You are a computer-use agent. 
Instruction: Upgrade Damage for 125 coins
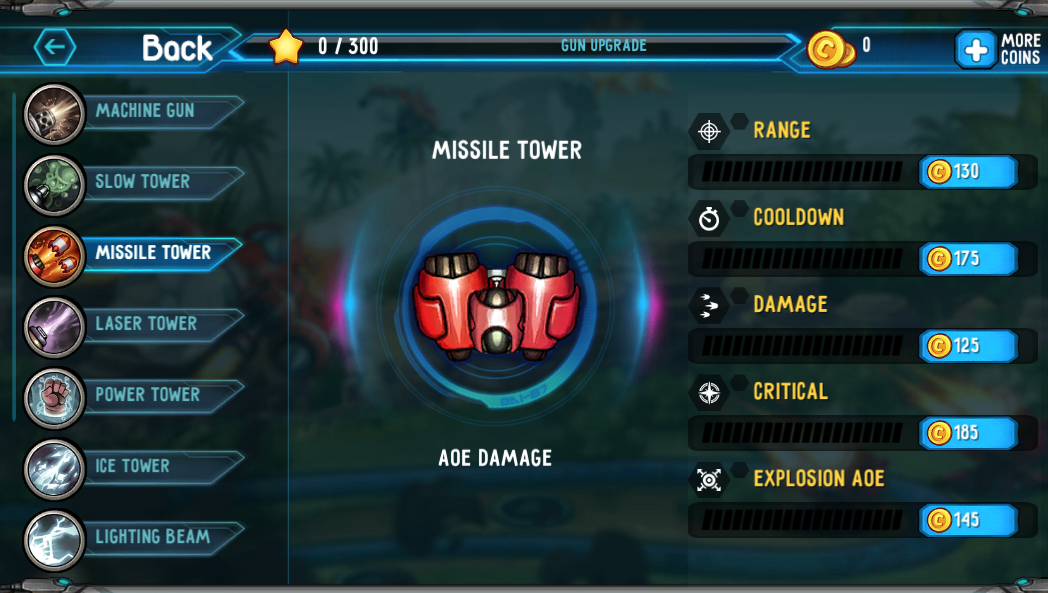(x=967, y=346)
